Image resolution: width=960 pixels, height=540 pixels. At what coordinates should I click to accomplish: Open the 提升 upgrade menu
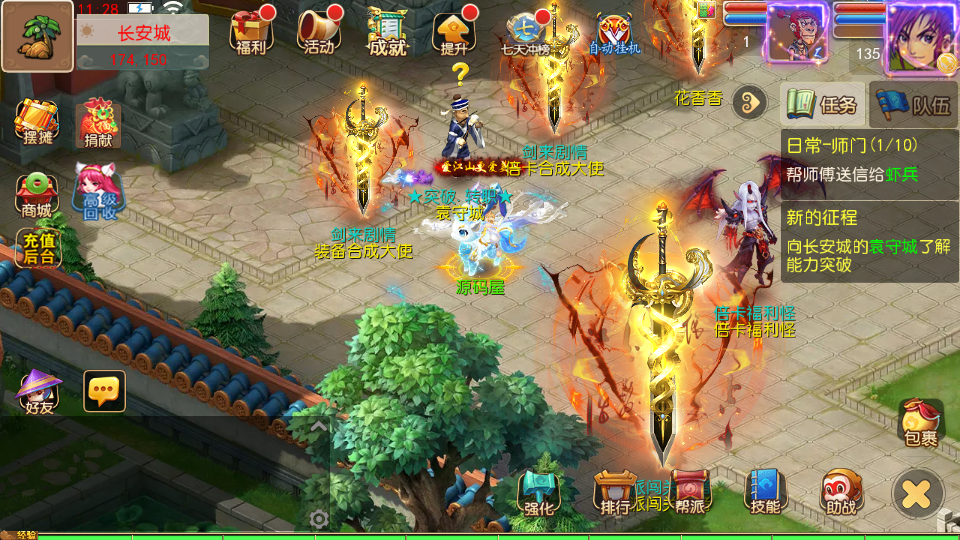coord(454,32)
